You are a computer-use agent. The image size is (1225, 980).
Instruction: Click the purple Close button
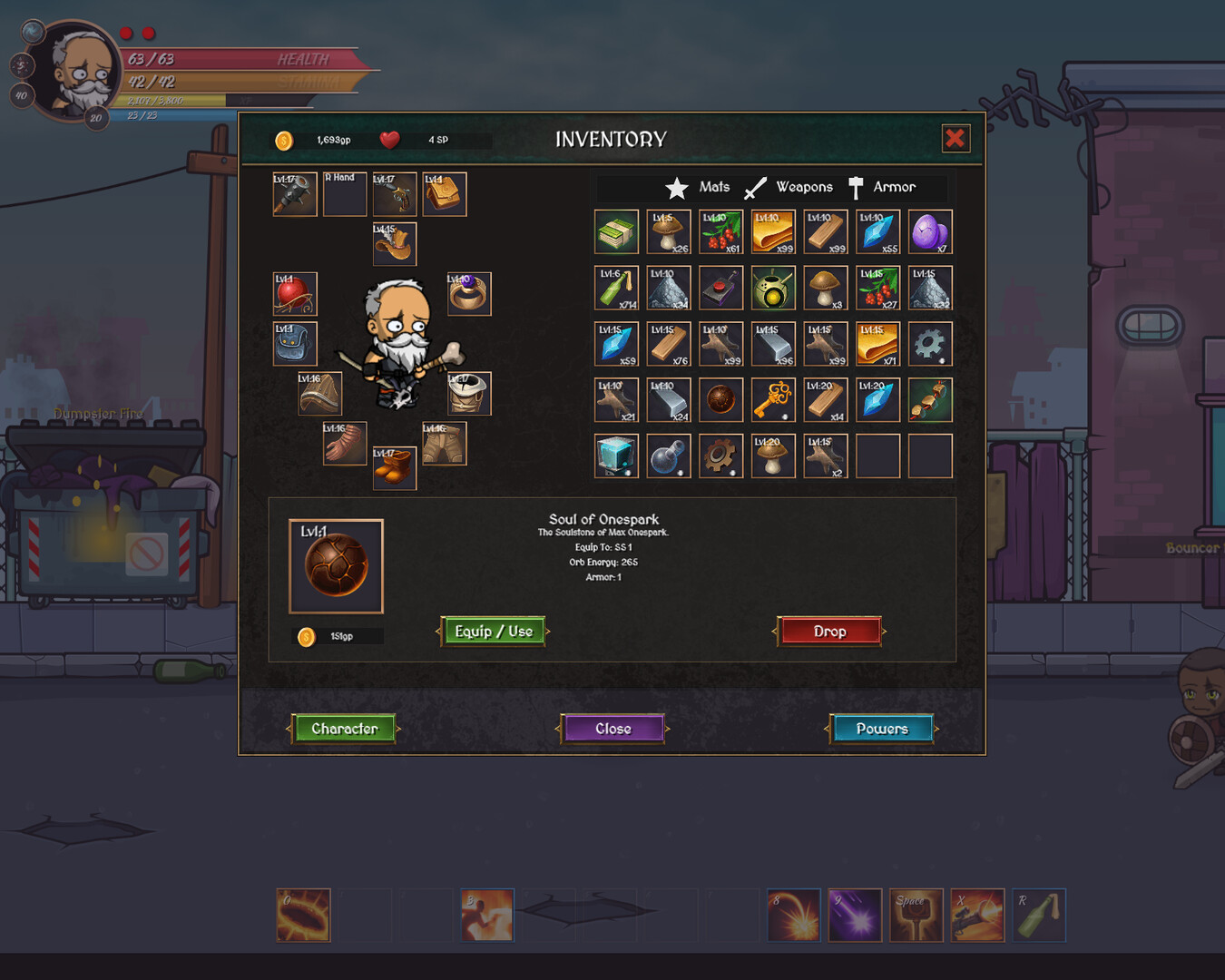click(x=613, y=729)
